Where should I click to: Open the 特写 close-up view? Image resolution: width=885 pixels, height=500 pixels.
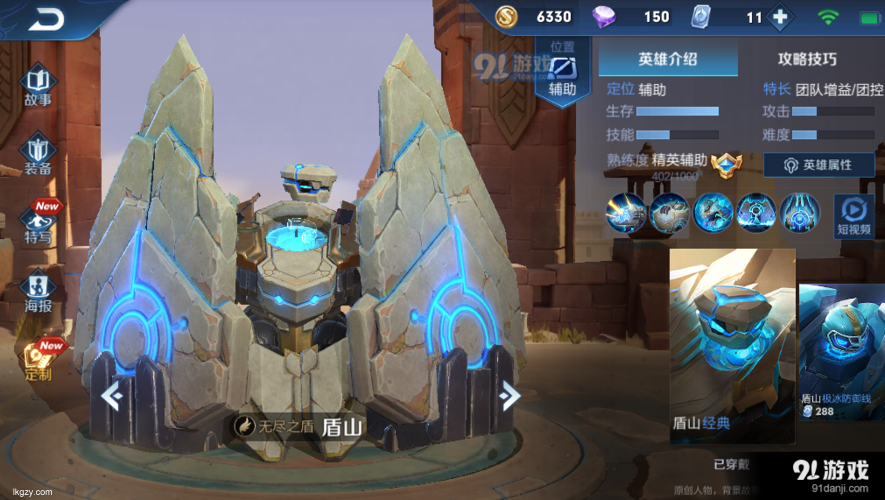(x=39, y=223)
